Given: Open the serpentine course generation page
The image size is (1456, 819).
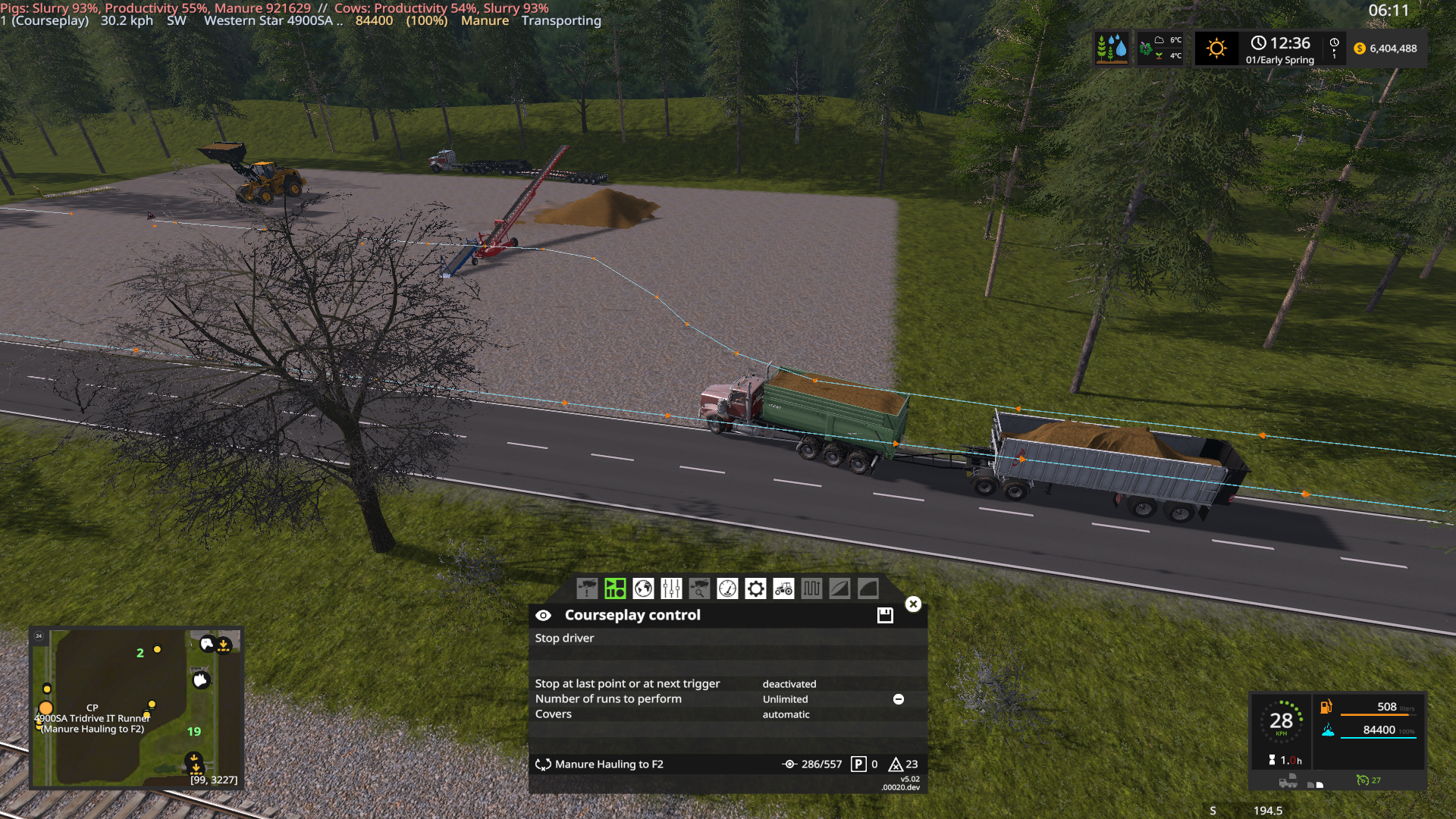Looking at the screenshot, I should 811,588.
